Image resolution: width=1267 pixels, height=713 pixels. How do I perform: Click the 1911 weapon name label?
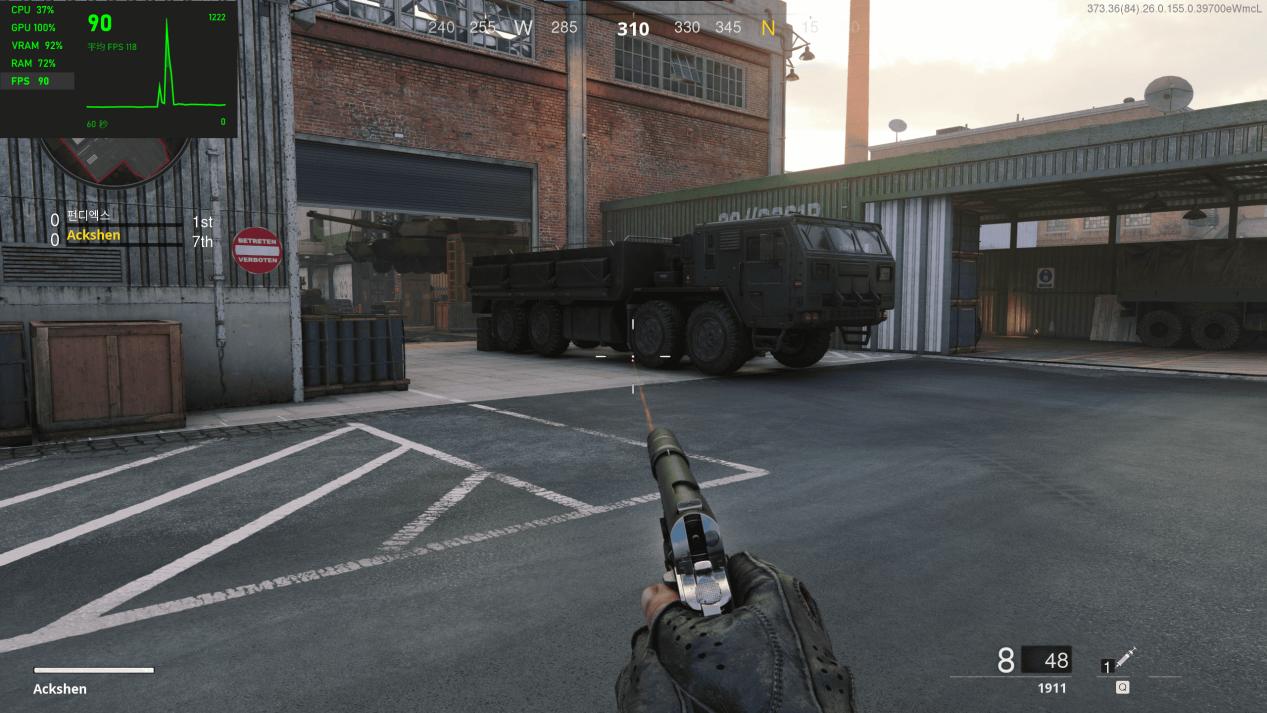pos(1051,688)
